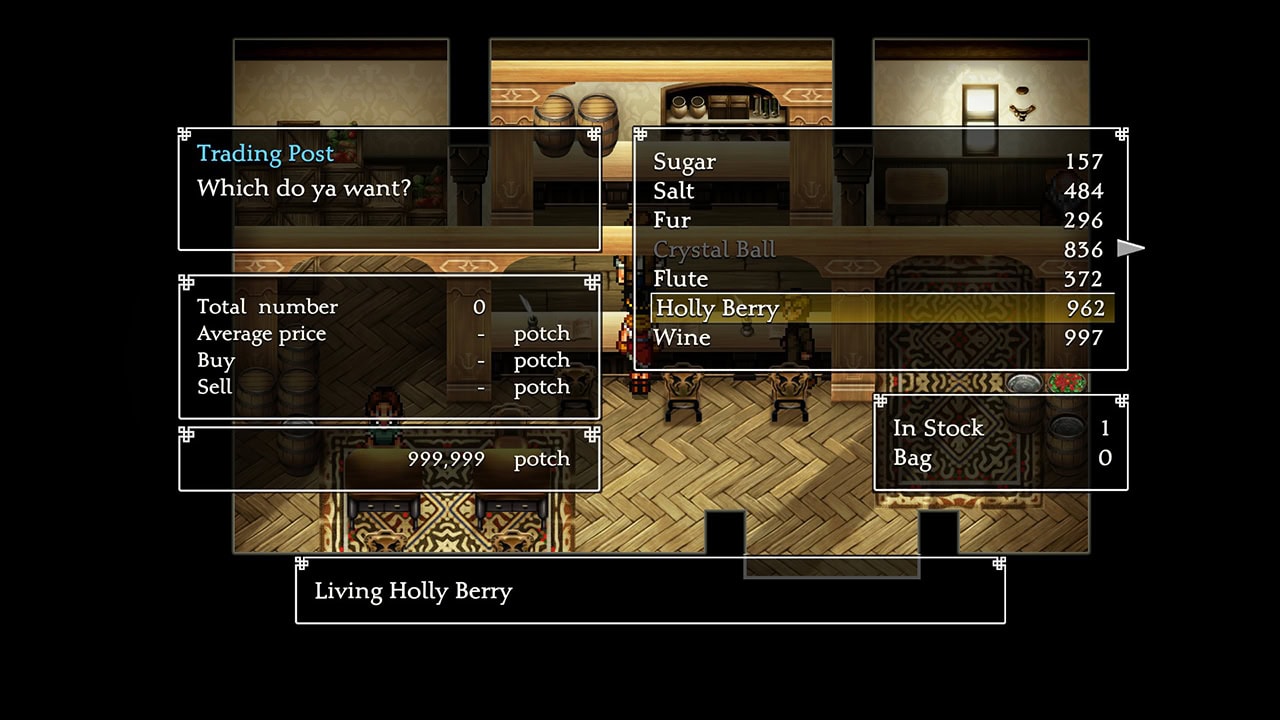Screen dimensions: 1280x720
Task: Pick the Fur trade item
Action: click(x=672, y=220)
